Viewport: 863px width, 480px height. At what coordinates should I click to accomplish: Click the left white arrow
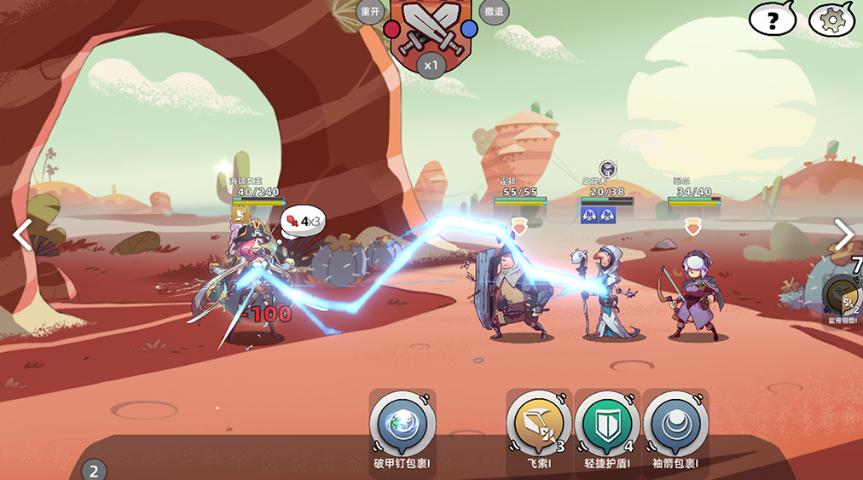pyautogui.click(x=22, y=235)
